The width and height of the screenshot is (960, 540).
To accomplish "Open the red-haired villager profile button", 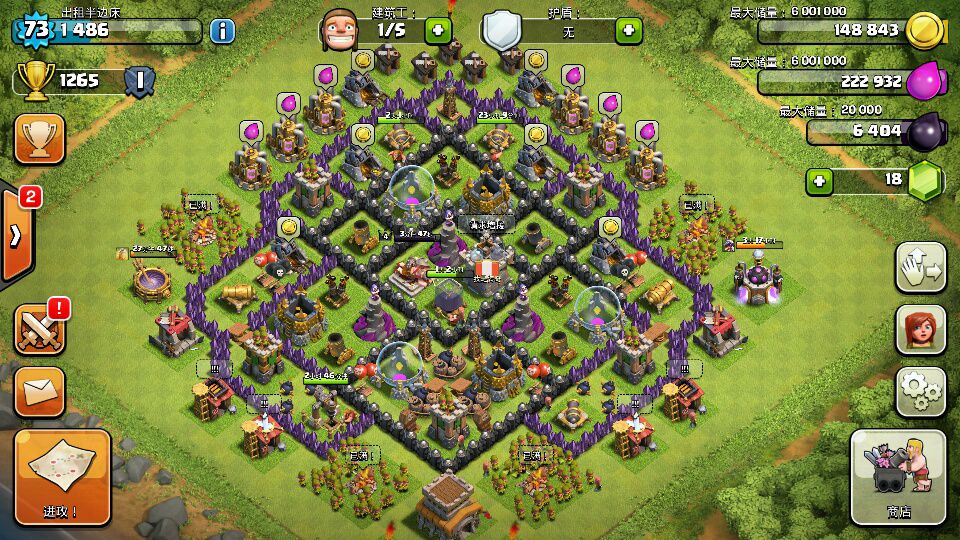I will click(x=920, y=329).
